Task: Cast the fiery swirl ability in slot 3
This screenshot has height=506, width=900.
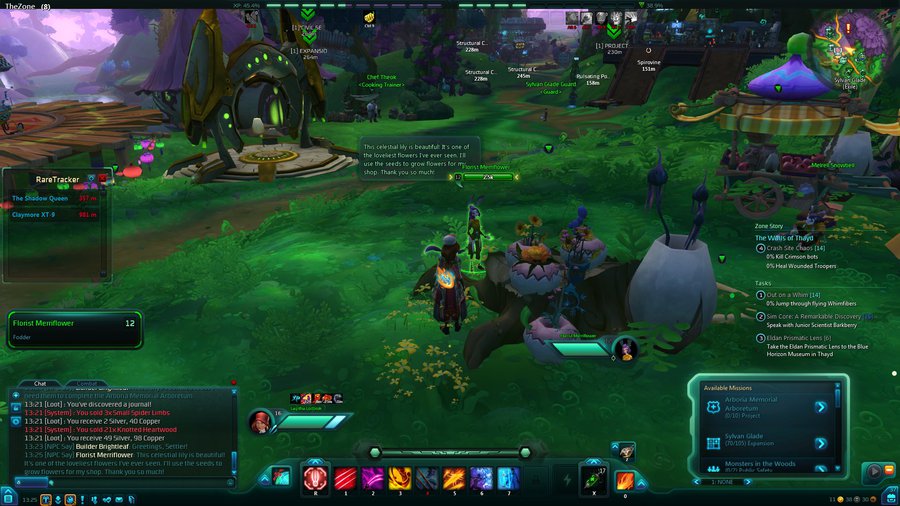Action: coord(399,478)
